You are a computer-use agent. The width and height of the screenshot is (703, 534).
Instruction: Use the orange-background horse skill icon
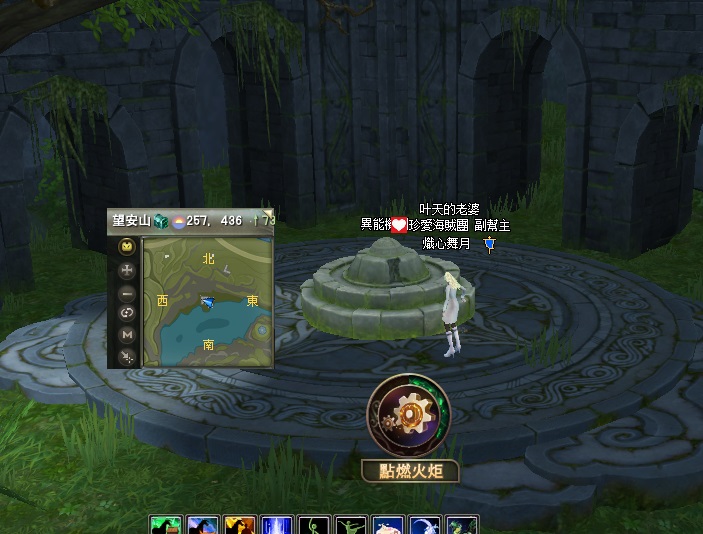point(240,526)
